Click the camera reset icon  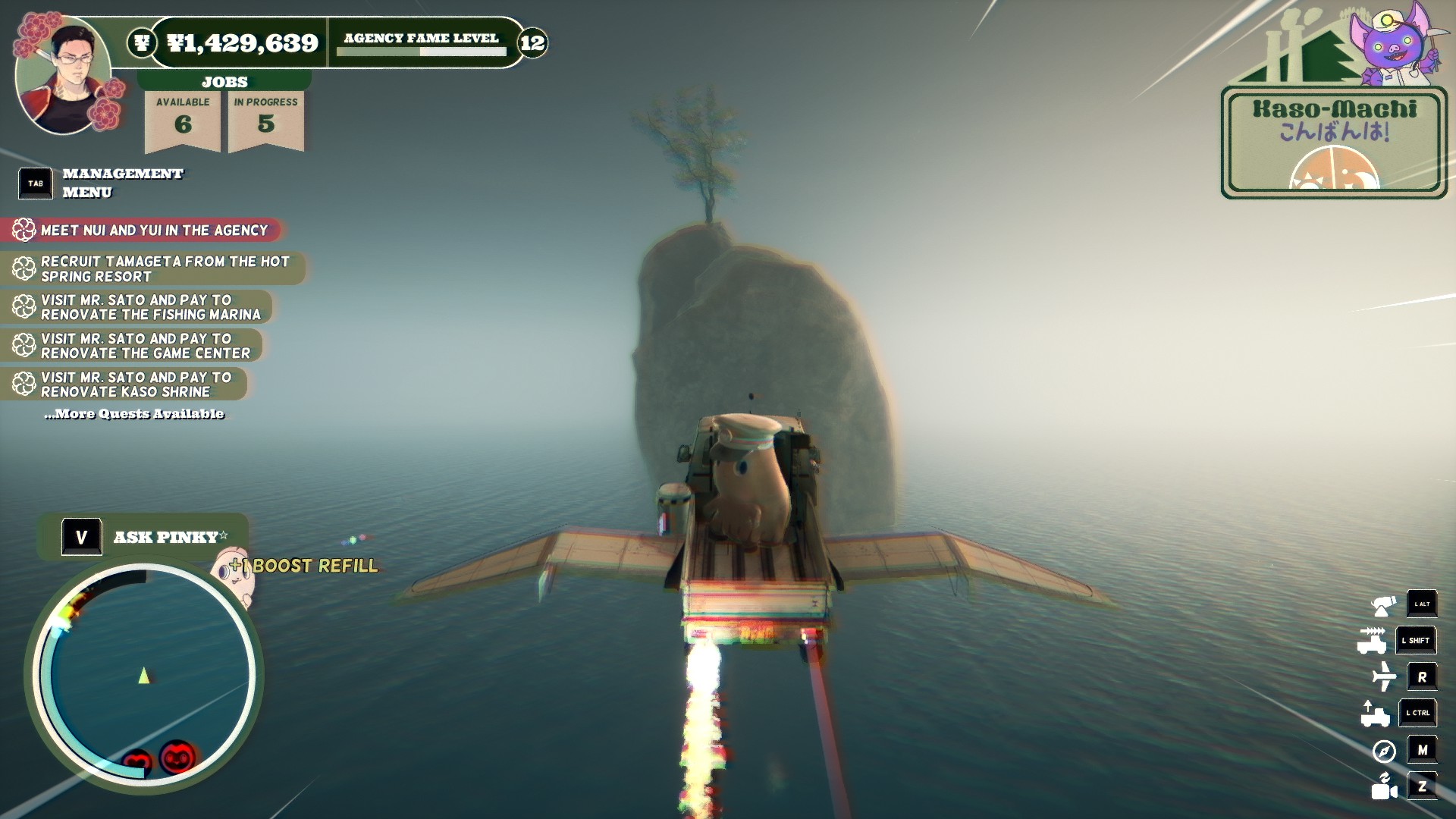[x=1384, y=786]
